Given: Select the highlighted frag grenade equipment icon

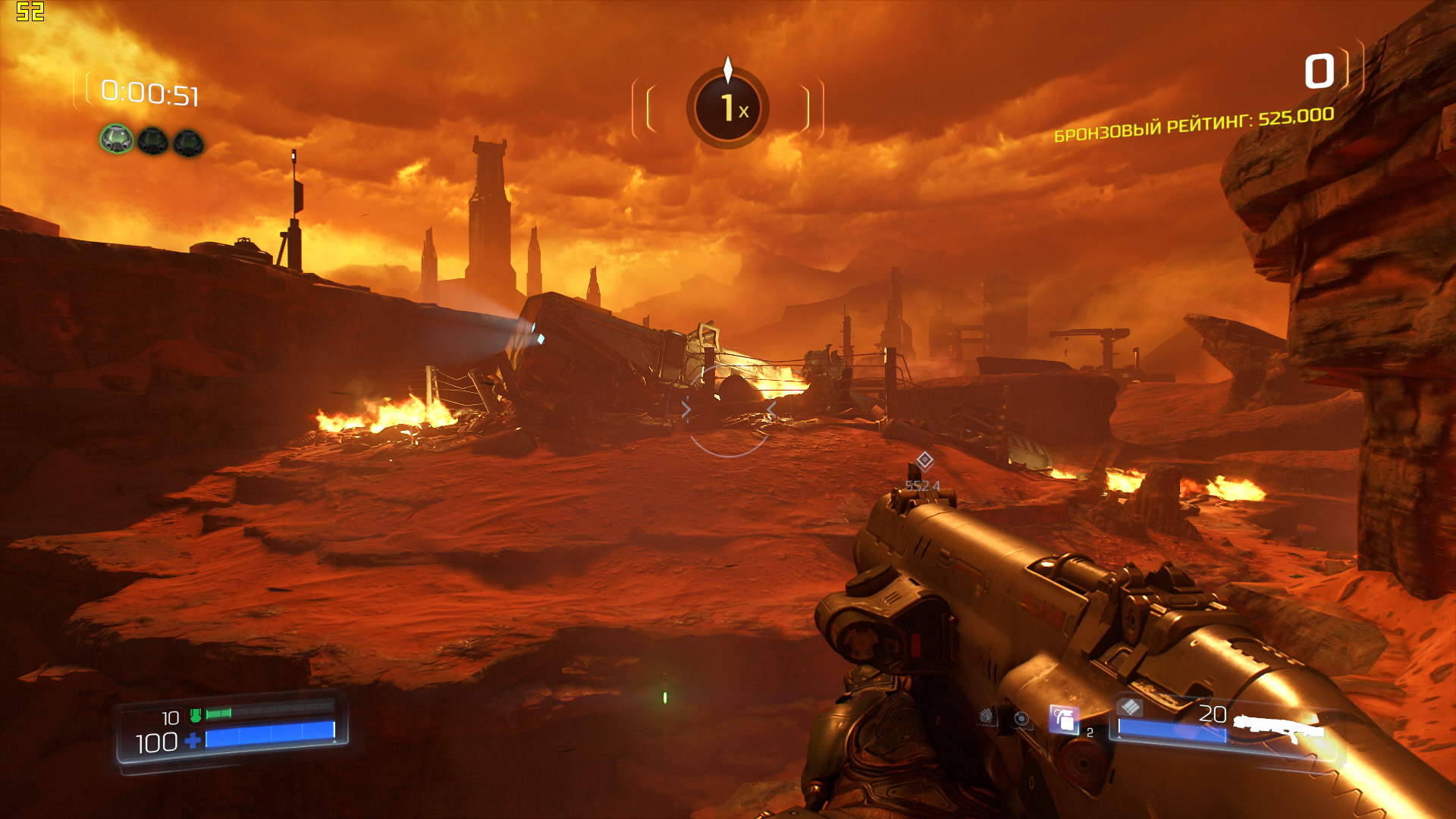Looking at the screenshot, I should (1063, 719).
